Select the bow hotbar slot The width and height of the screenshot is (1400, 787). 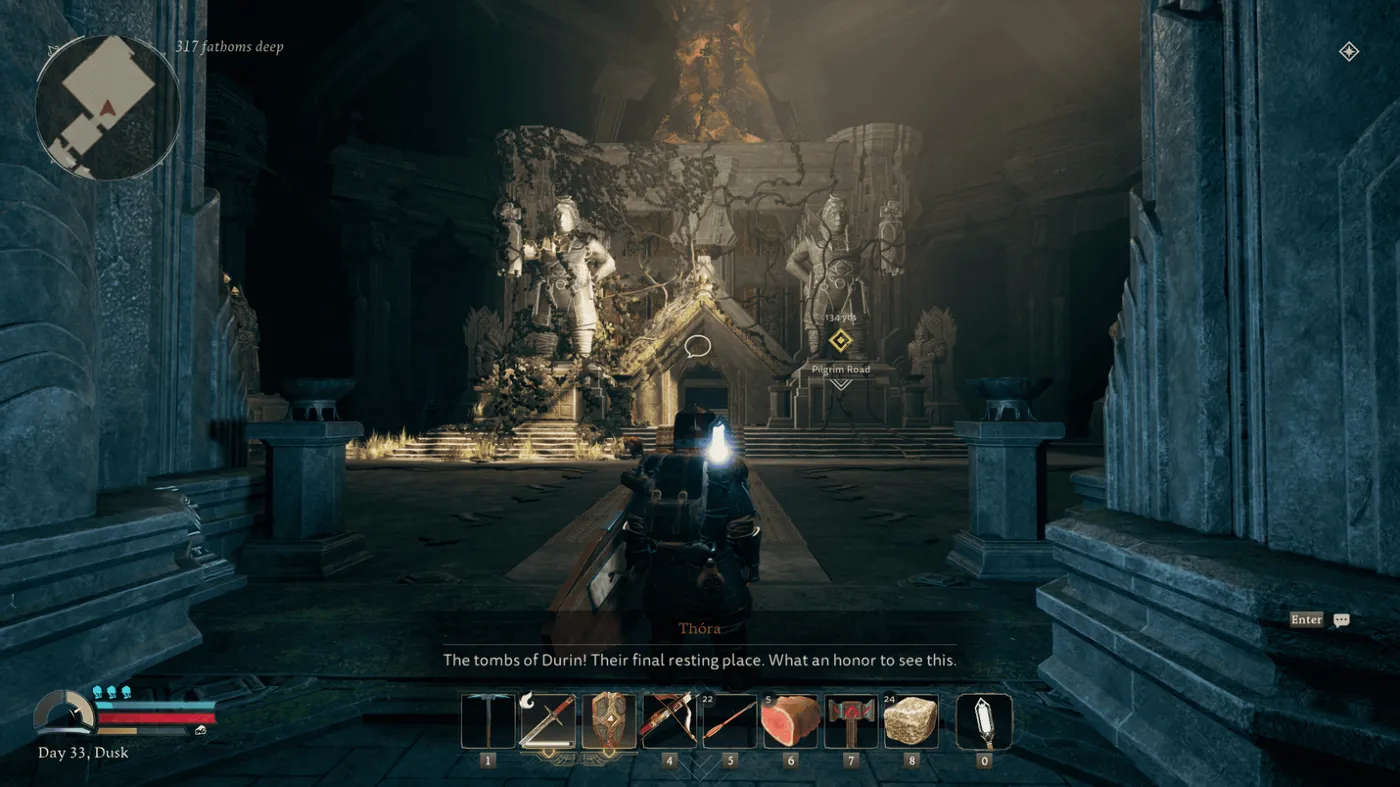[669, 721]
